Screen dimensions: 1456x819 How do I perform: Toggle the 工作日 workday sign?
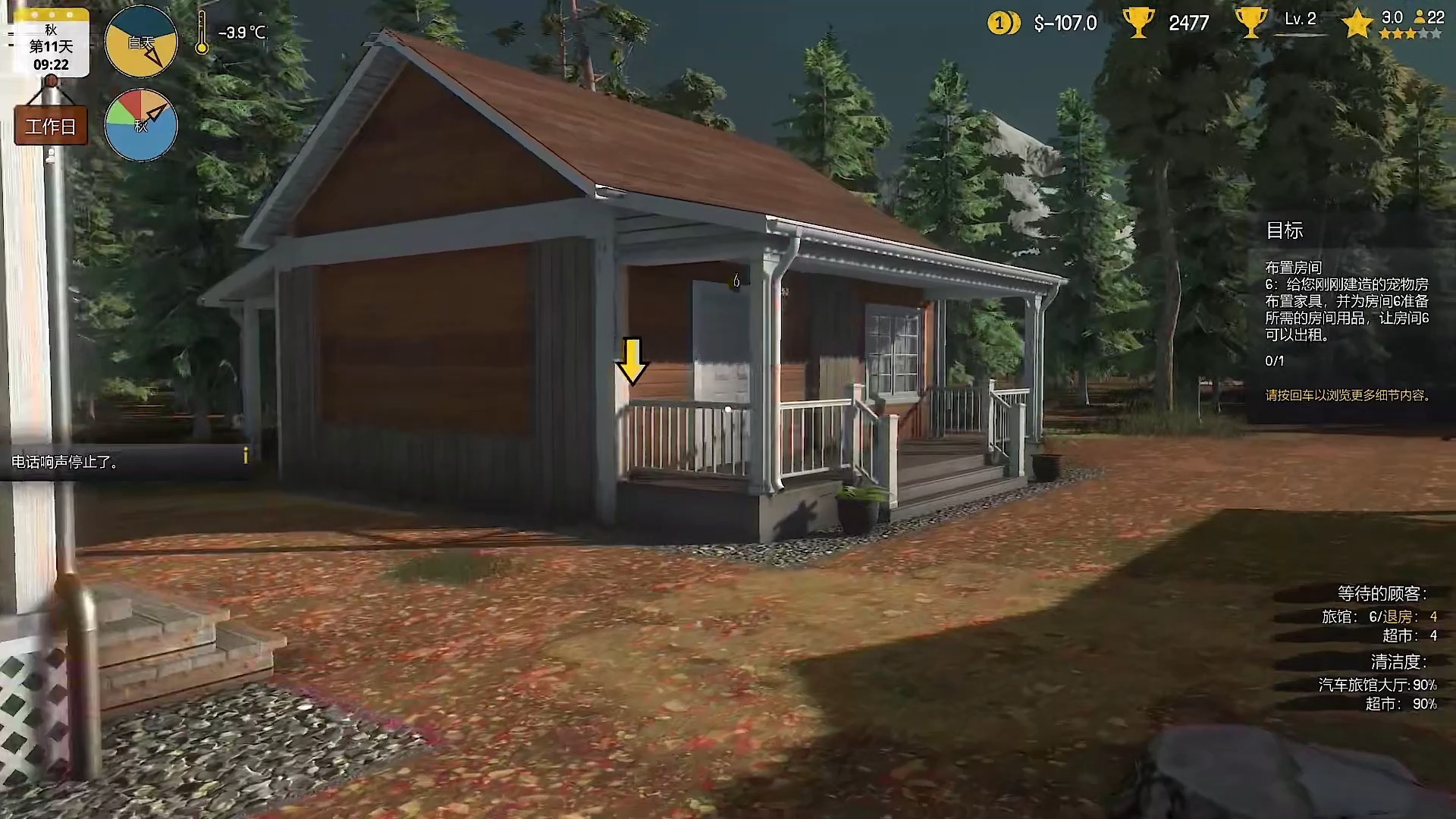51,126
